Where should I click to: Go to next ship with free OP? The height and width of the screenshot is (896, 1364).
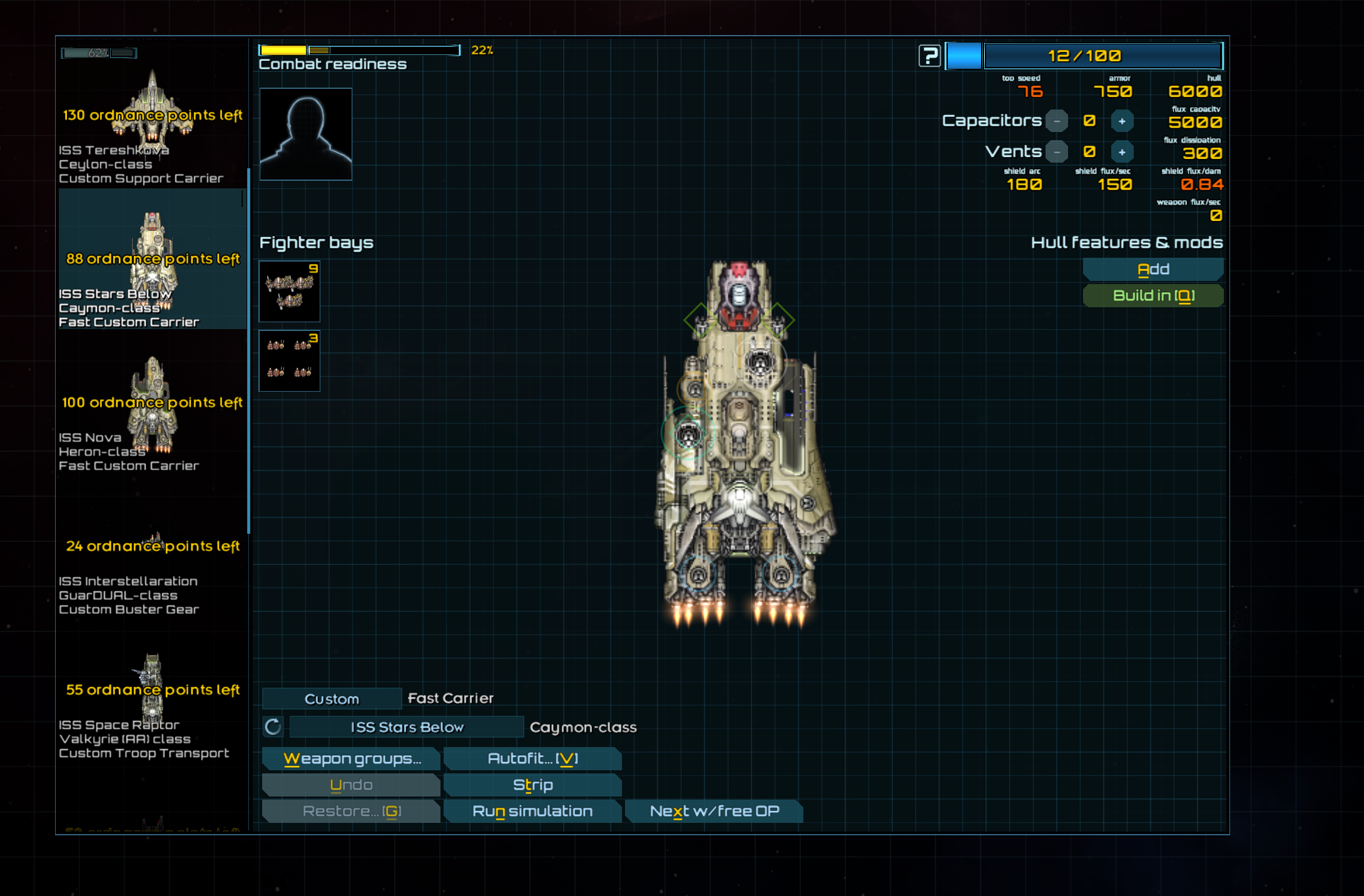click(x=714, y=812)
